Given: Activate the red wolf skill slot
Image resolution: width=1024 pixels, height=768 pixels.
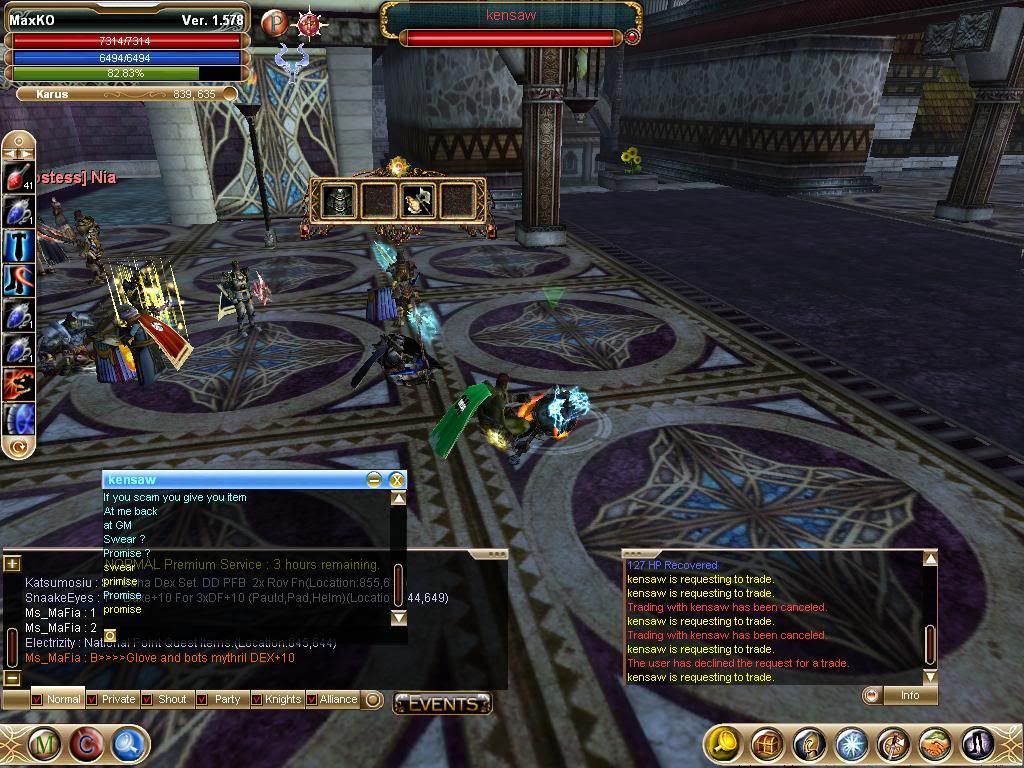Looking at the screenshot, I should tap(19, 384).
